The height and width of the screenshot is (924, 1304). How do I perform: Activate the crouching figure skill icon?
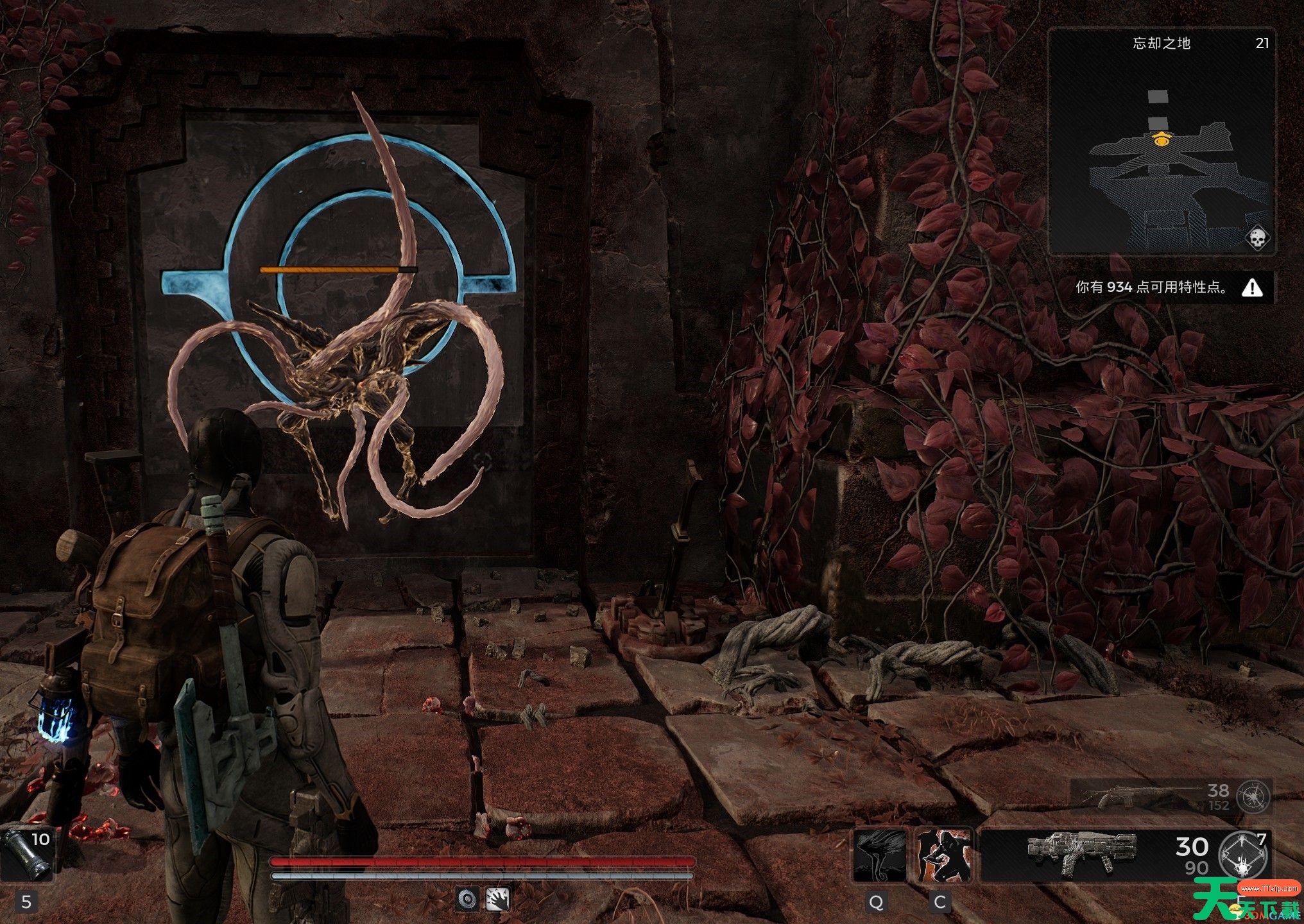tap(943, 855)
